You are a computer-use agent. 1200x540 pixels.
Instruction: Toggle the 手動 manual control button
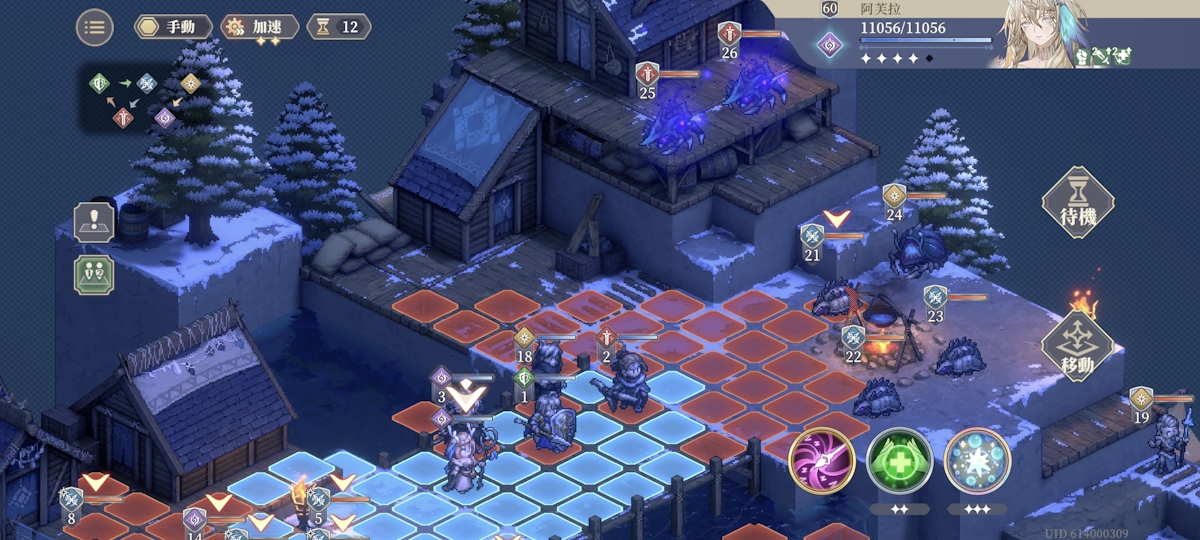click(x=173, y=27)
